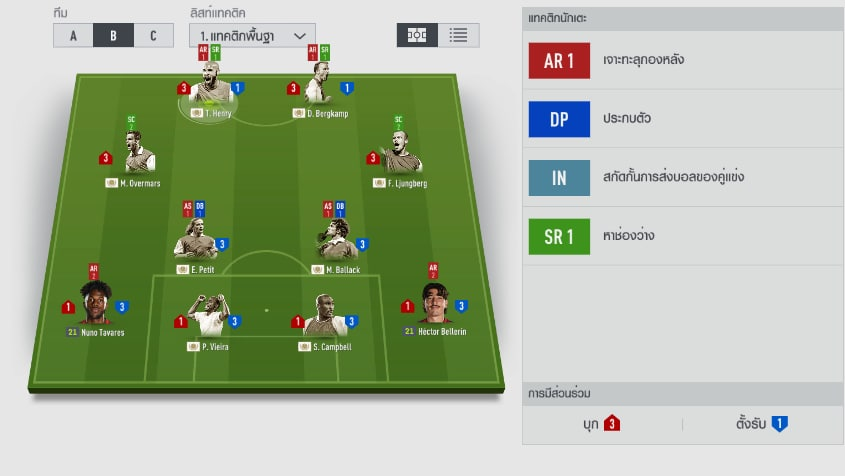Choose team tab C
Screen dimensions: 845x476
pyautogui.click(x=153, y=35)
